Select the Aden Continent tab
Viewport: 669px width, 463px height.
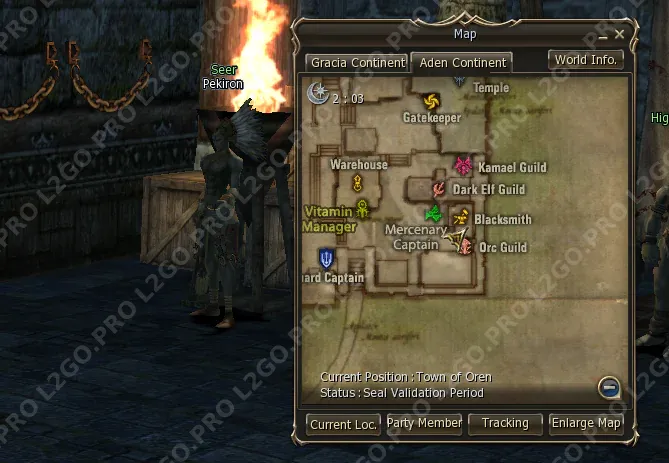(461, 62)
